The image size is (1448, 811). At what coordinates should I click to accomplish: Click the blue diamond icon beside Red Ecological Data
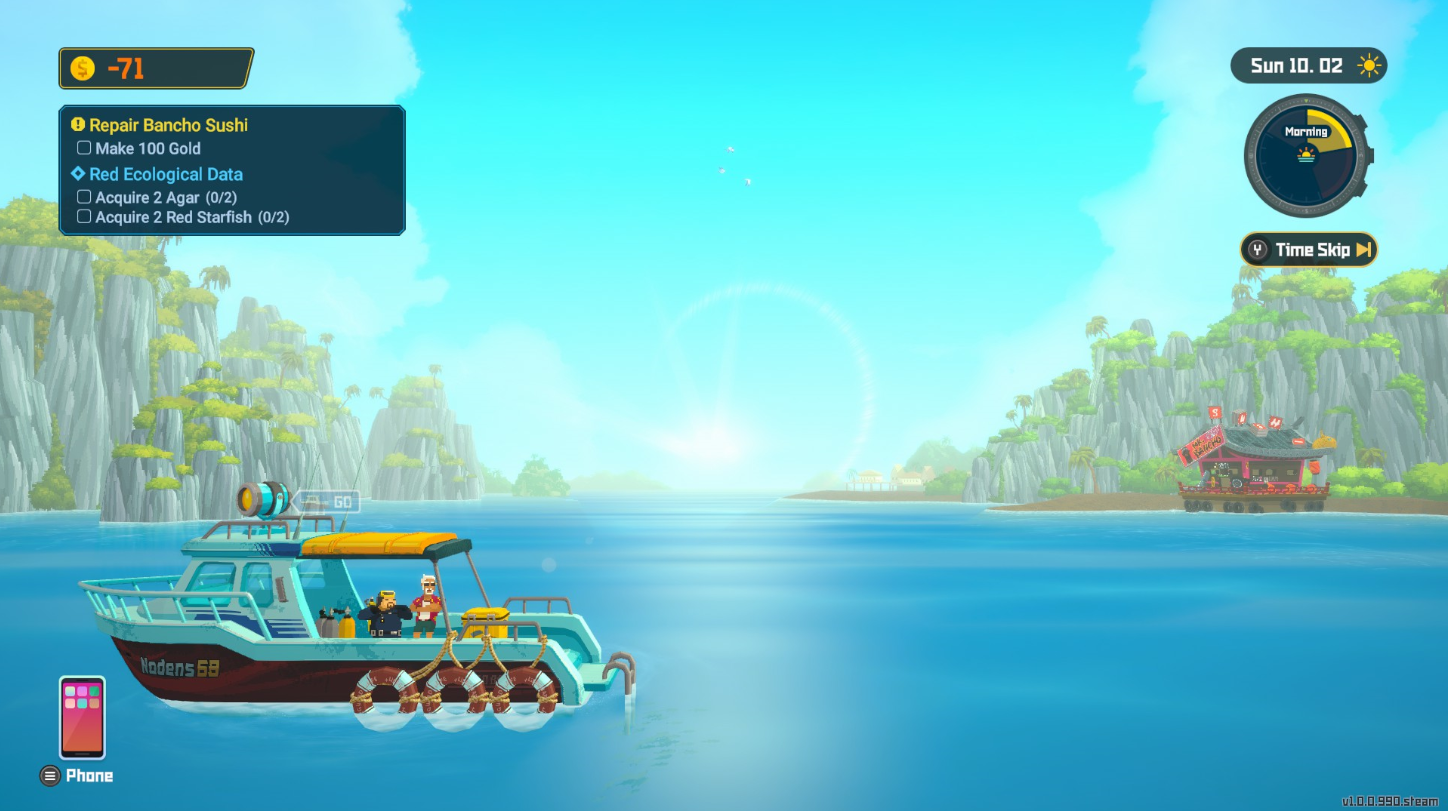click(x=80, y=174)
